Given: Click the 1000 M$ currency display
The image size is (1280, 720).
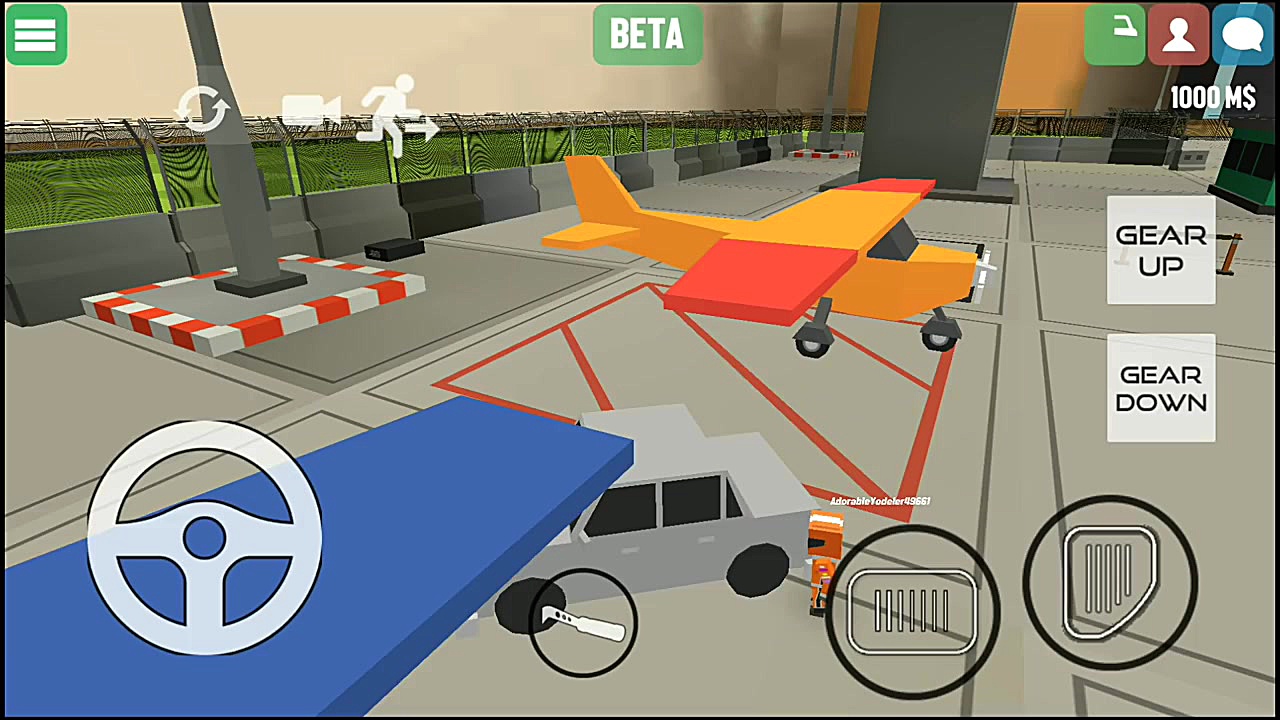Looking at the screenshot, I should click(1212, 97).
